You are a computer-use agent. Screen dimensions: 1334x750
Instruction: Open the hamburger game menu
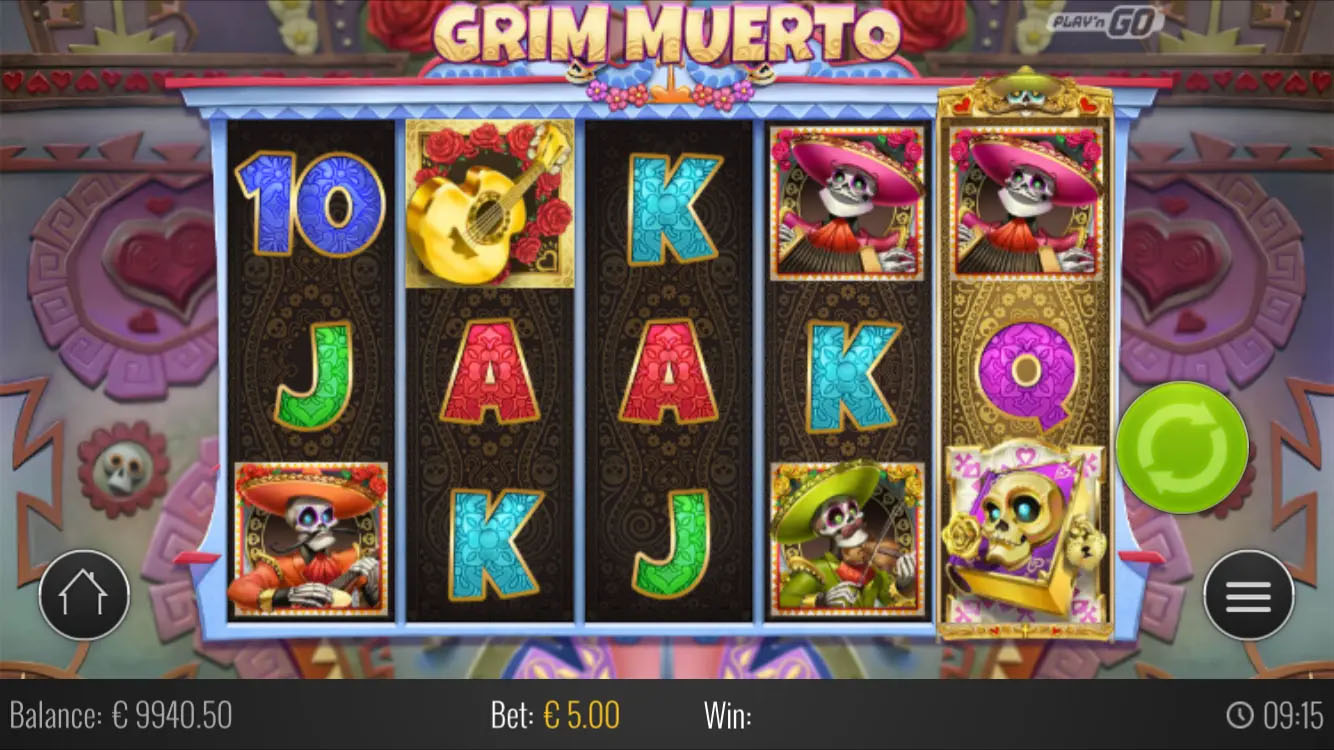tap(1246, 595)
